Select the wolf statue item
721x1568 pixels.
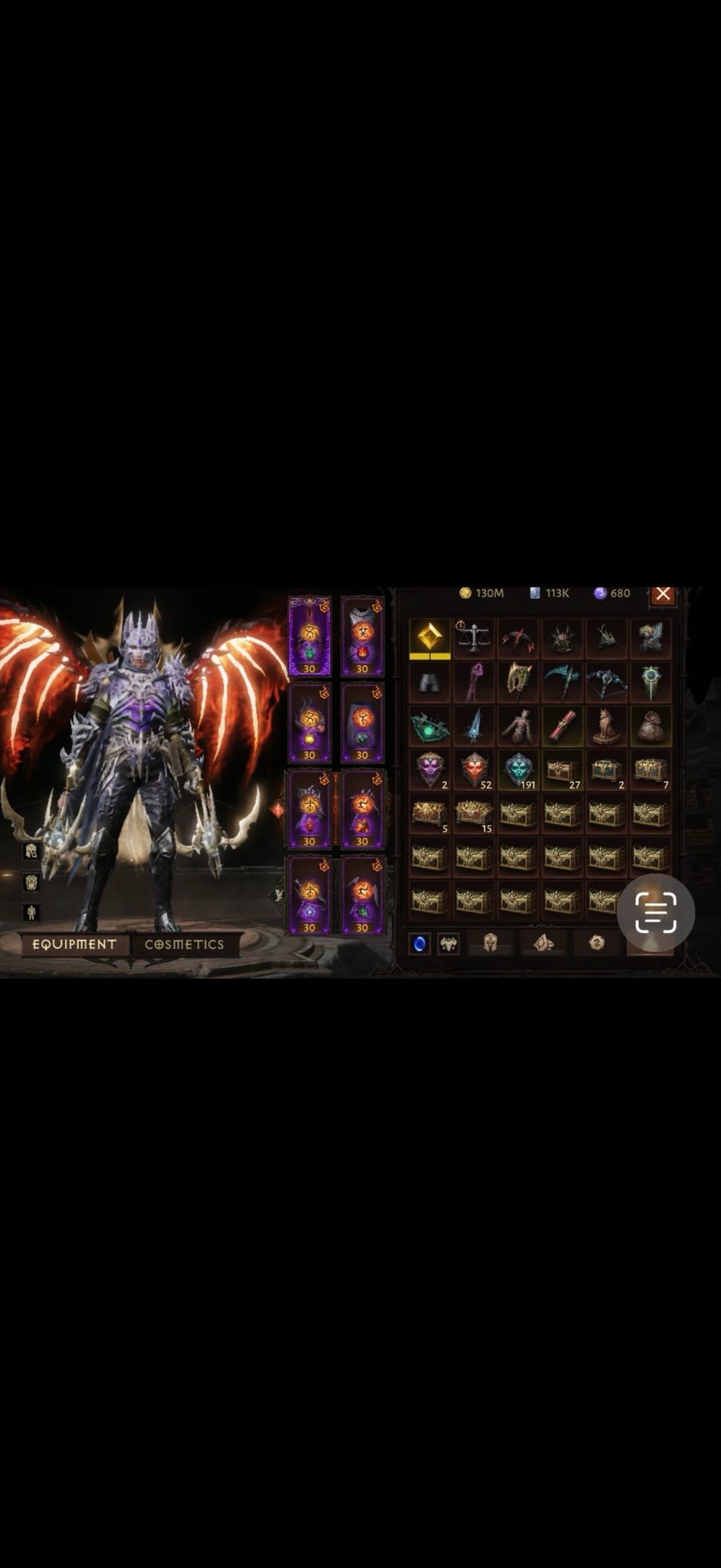(607, 727)
